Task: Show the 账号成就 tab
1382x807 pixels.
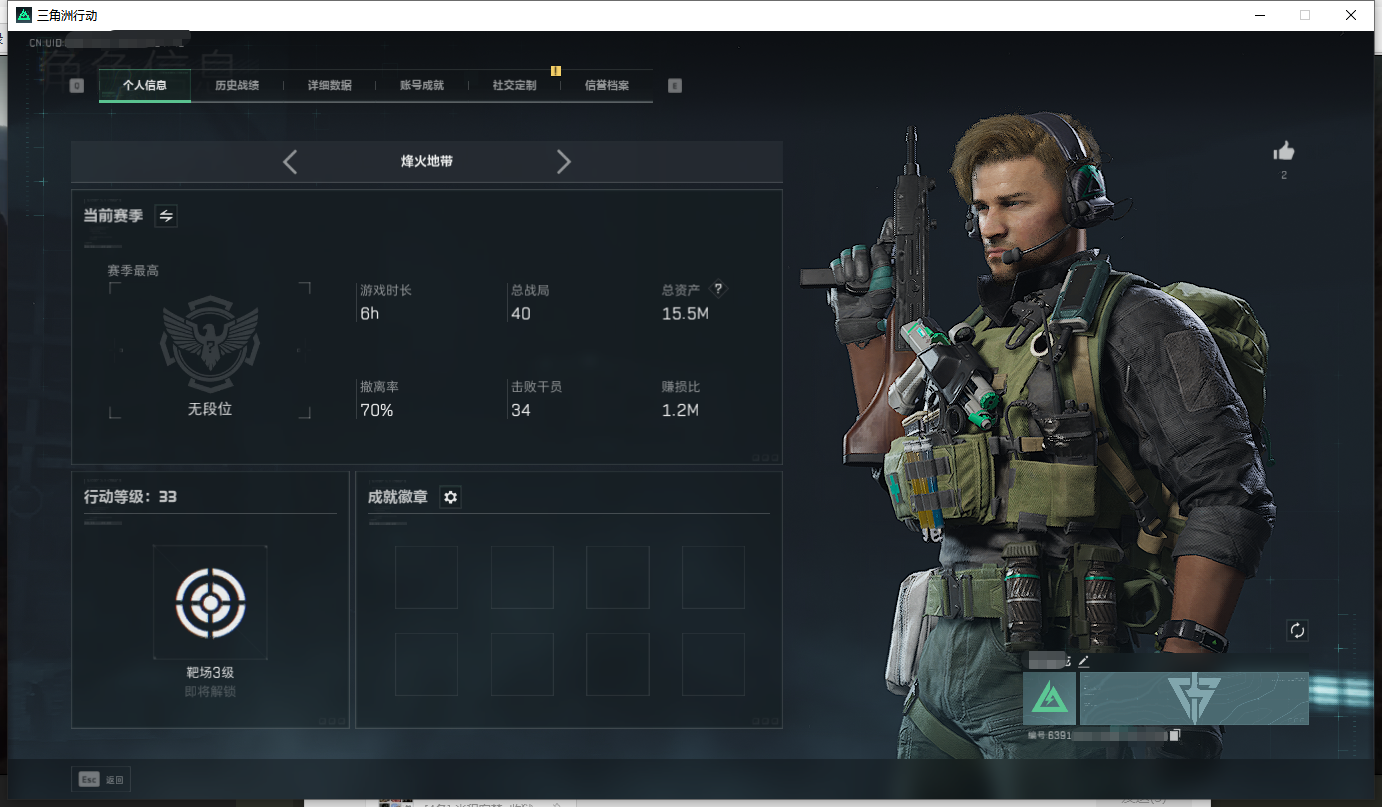Action: point(422,86)
